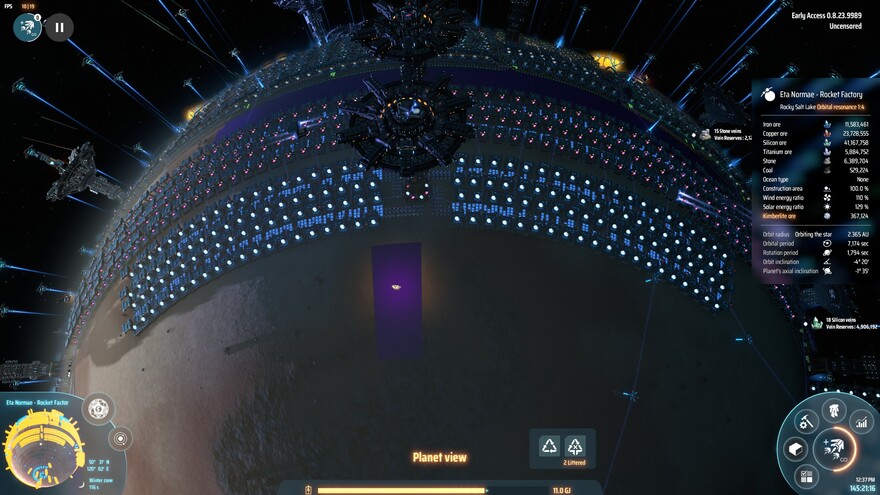The image size is (880, 495).
Task: Open the checklist grid panel
Action: pyautogui.click(x=808, y=476)
